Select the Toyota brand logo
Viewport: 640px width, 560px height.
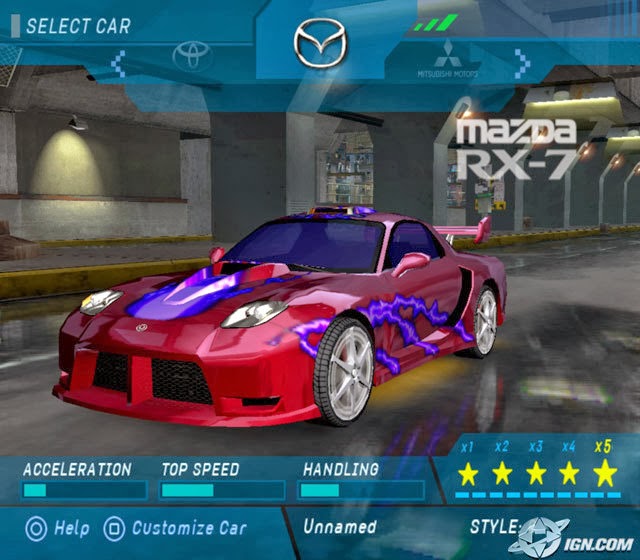[x=192, y=58]
